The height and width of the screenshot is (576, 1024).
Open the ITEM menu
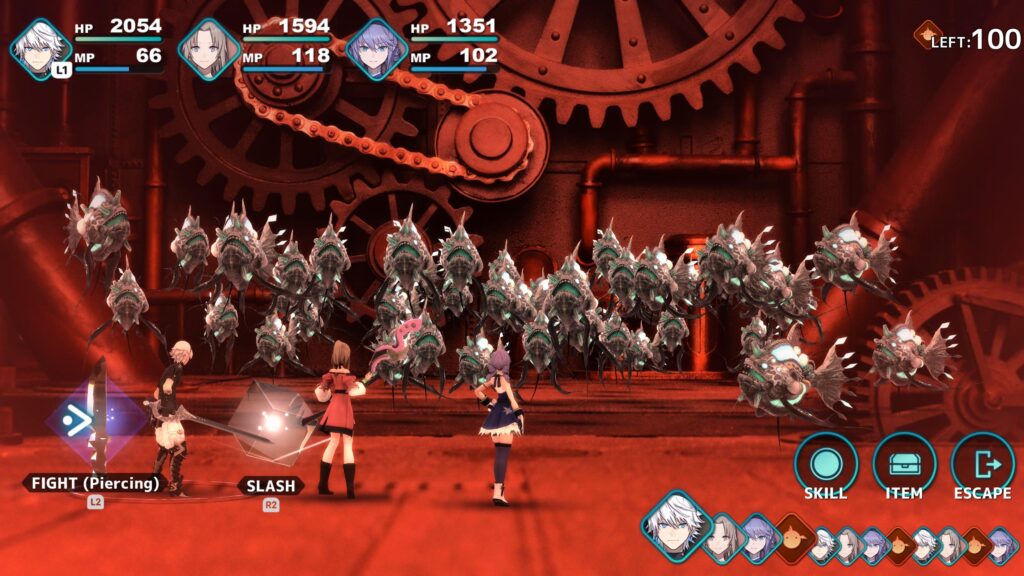tap(904, 465)
